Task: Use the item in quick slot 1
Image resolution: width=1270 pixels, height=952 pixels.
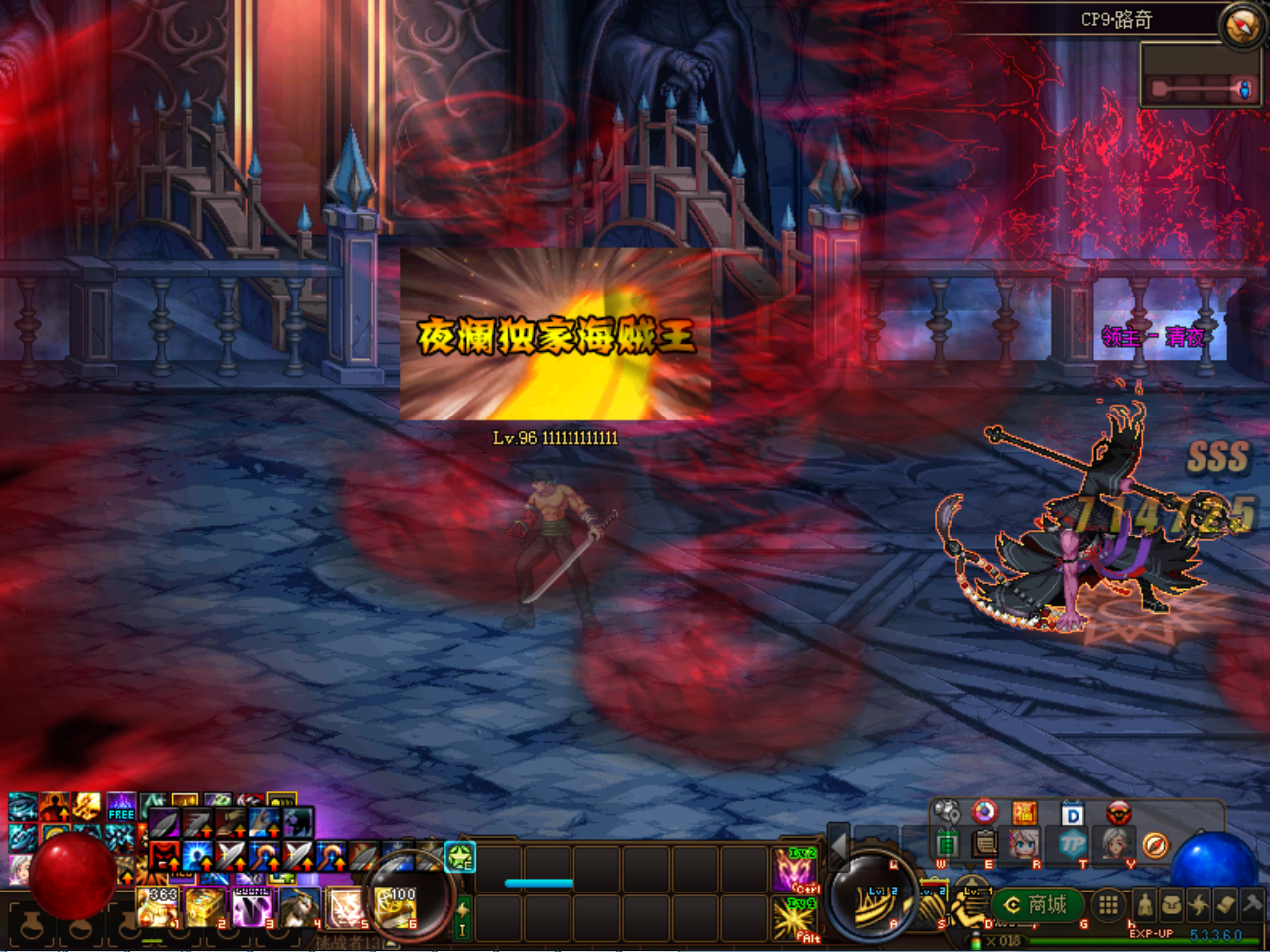Action: [158, 906]
